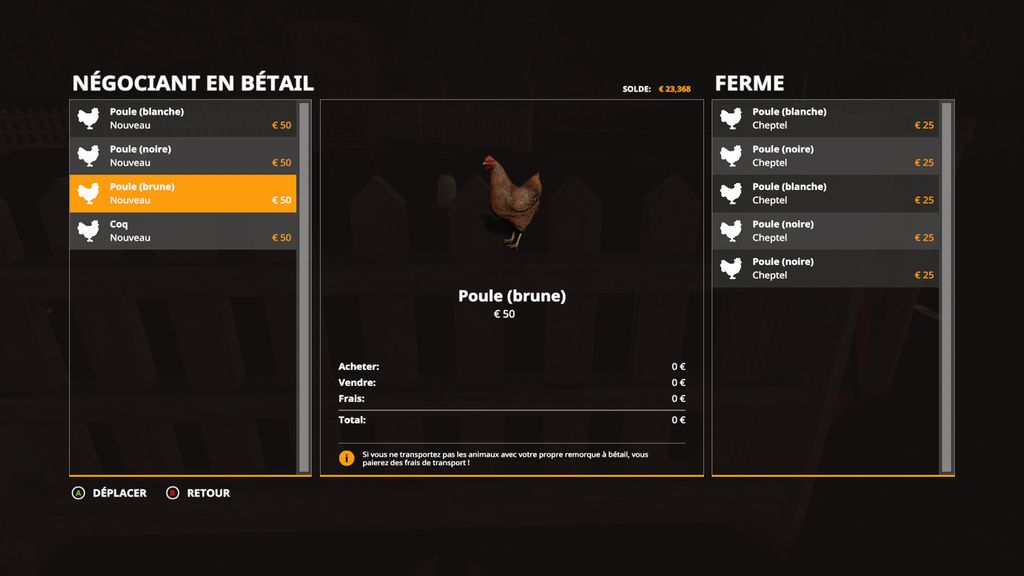The image size is (1024, 576).
Task: Click the dealer list scrollbar
Action: (304, 286)
